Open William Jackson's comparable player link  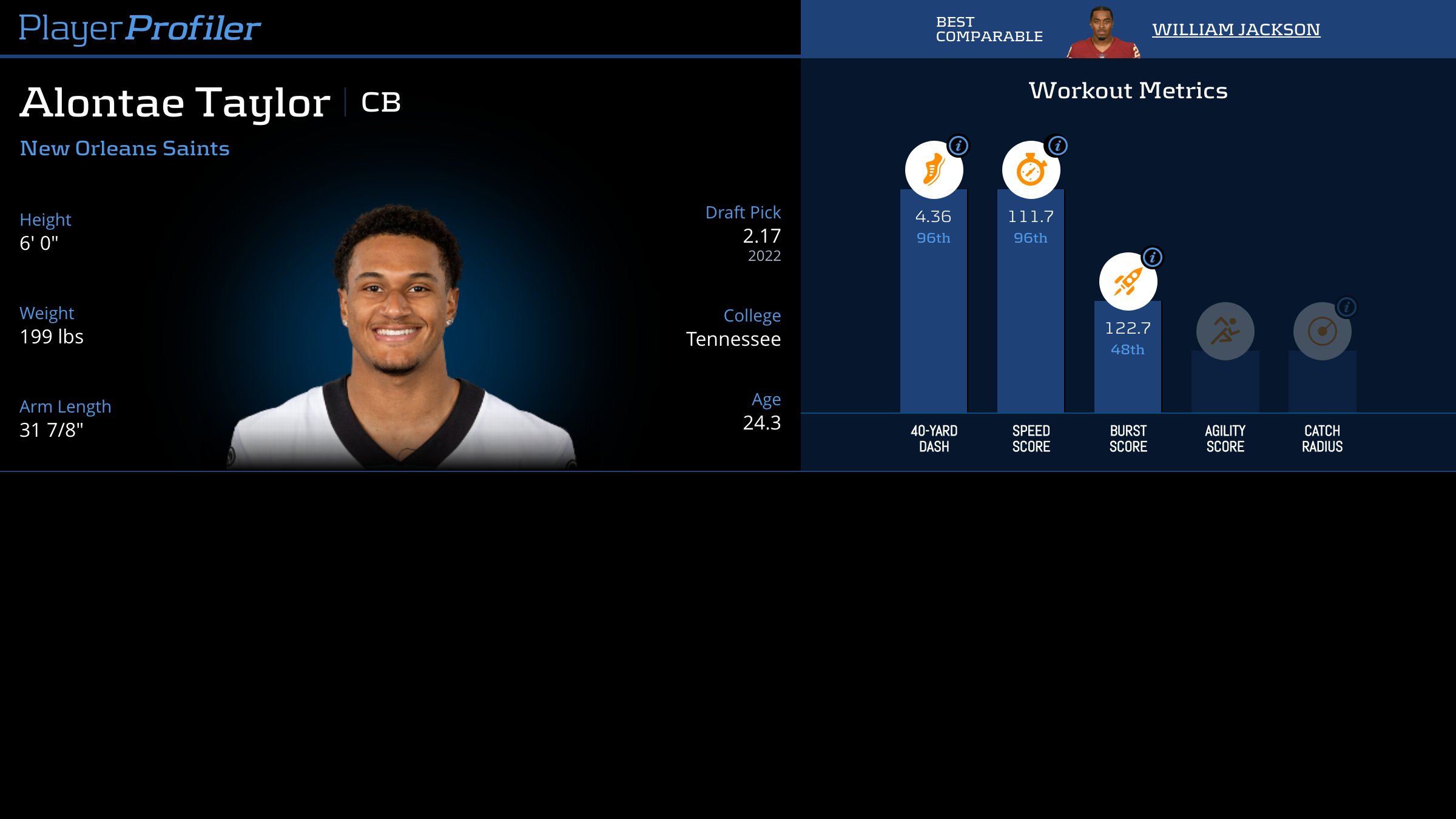click(1236, 29)
